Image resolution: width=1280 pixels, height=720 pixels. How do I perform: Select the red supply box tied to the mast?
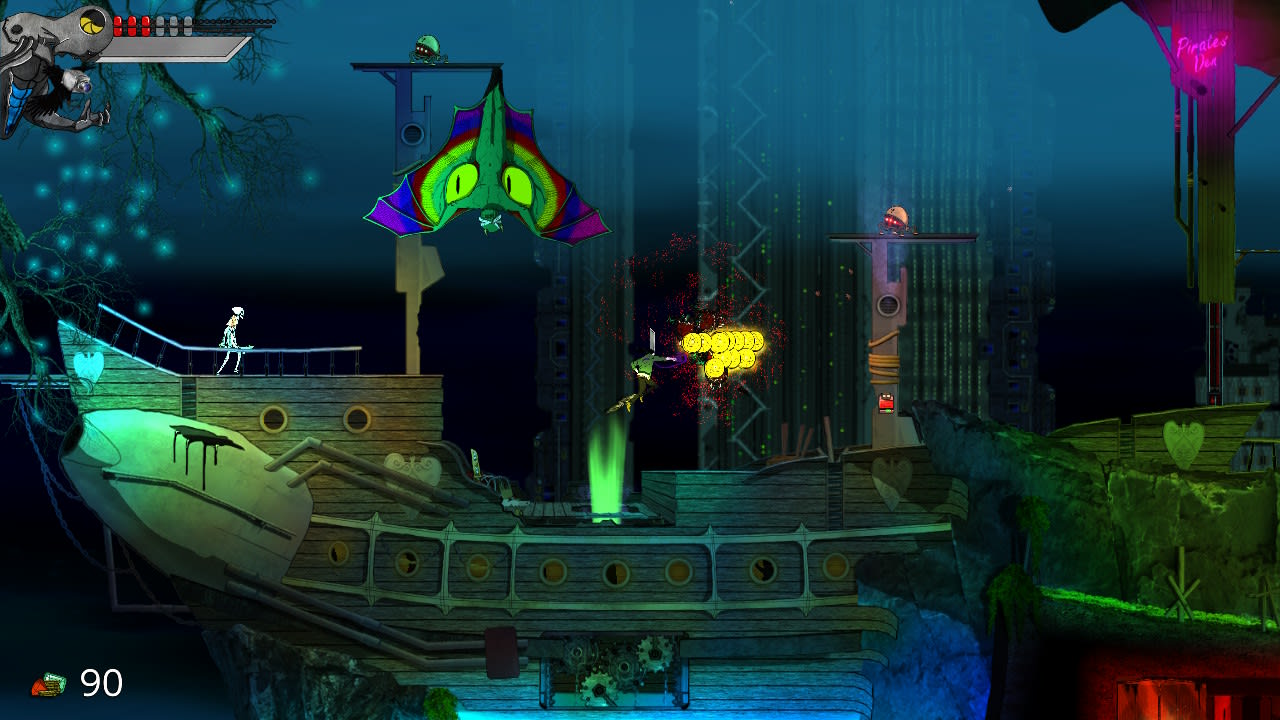click(885, 404)
